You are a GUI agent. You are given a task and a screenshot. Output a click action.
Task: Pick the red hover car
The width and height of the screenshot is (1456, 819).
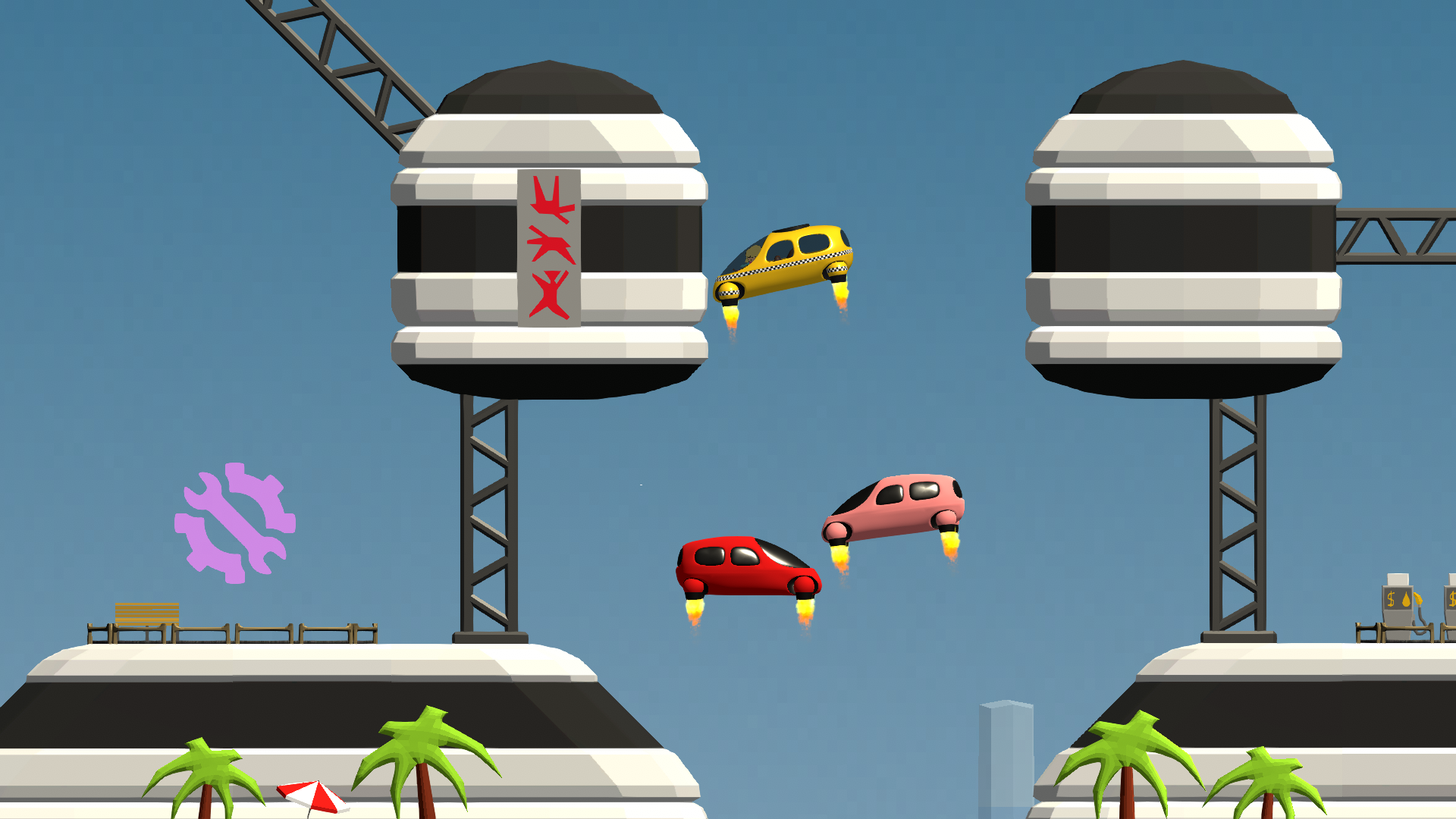pos(747,568)
